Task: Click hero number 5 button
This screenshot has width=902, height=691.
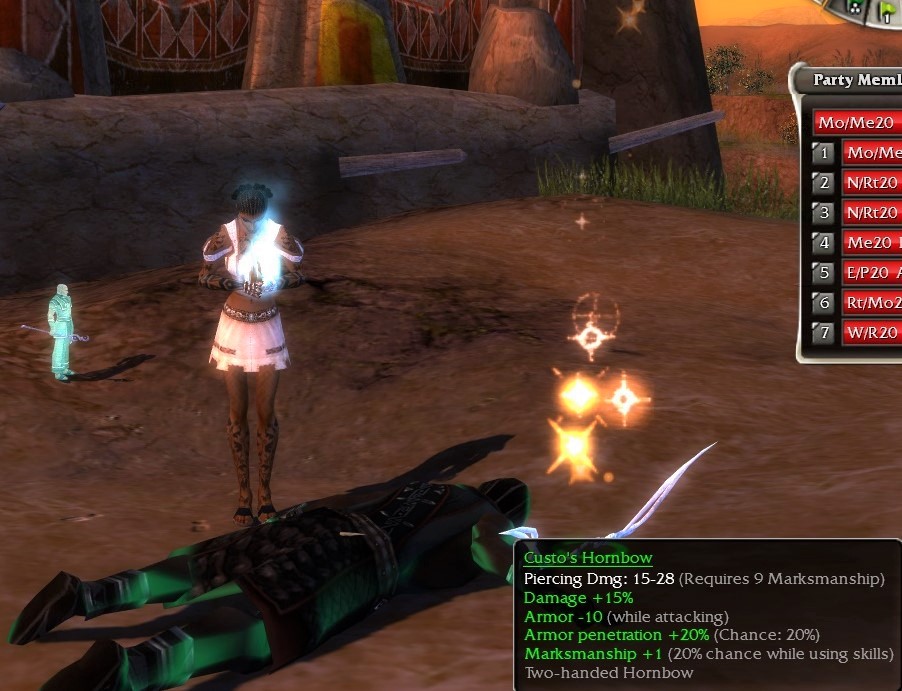Action: point(823,273)
